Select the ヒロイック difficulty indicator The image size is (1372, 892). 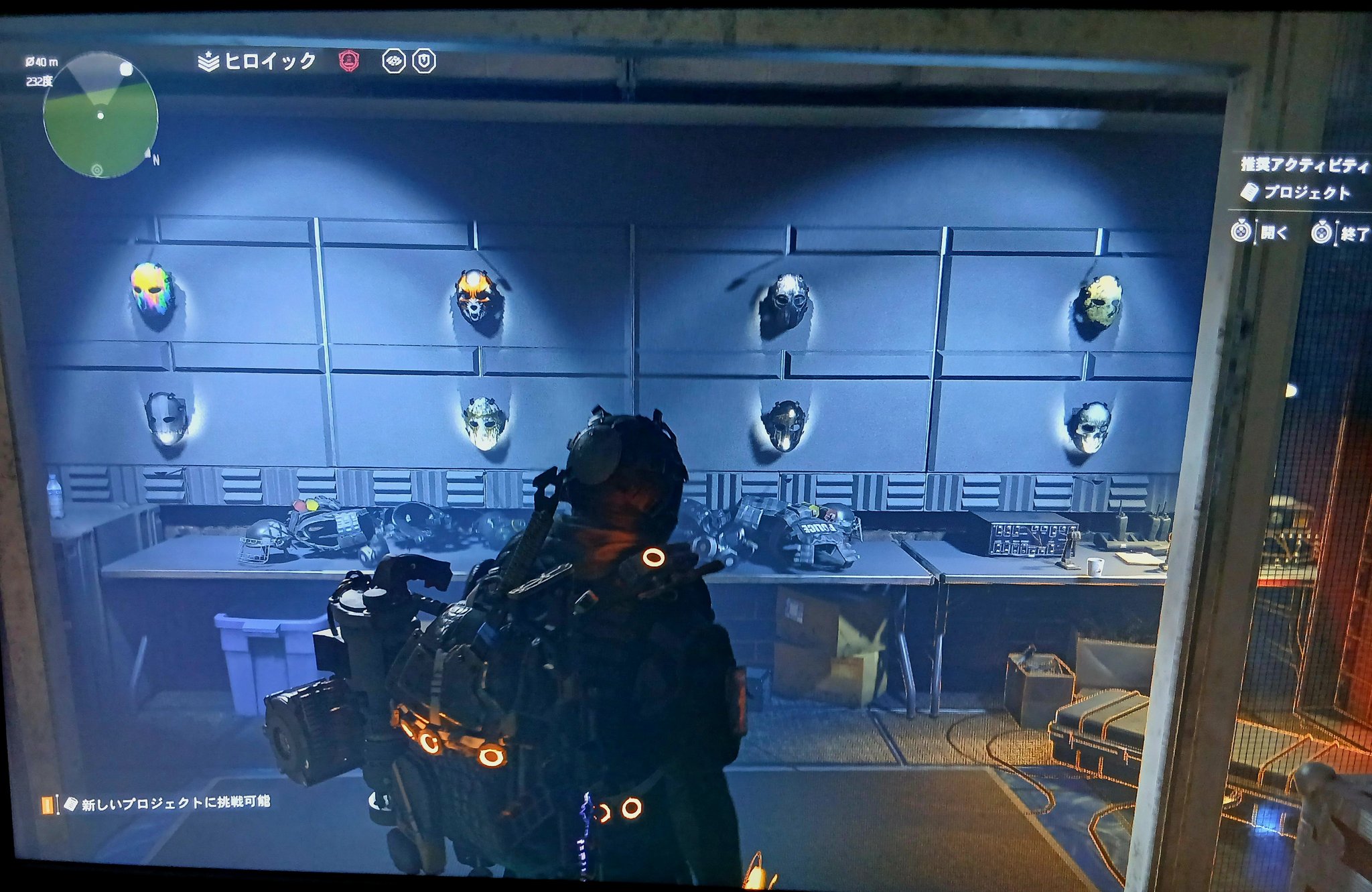coord(259,62)
